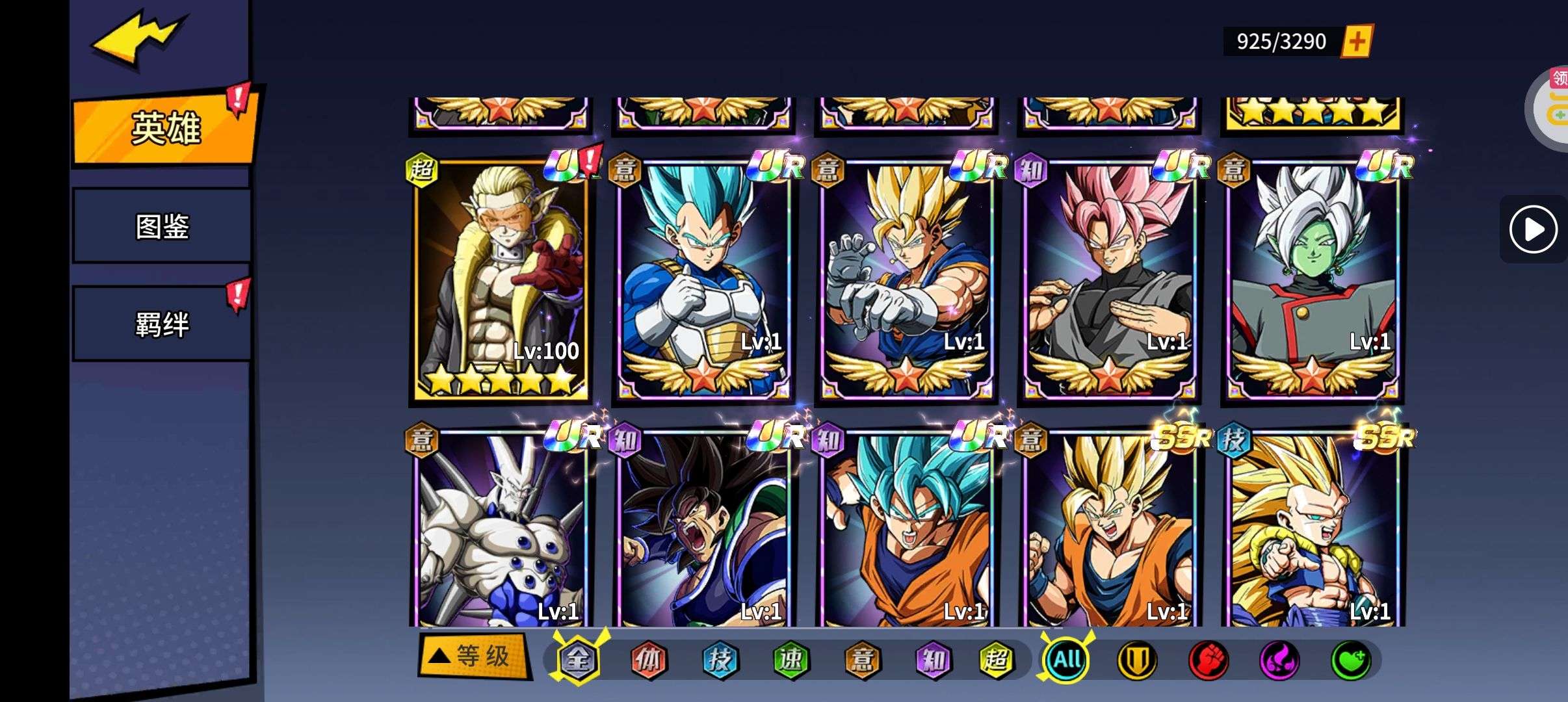Filter by the red fist attack role
Image resolution: width=1568 pixels, height=702 pixels.
[x=1208, y=660]
